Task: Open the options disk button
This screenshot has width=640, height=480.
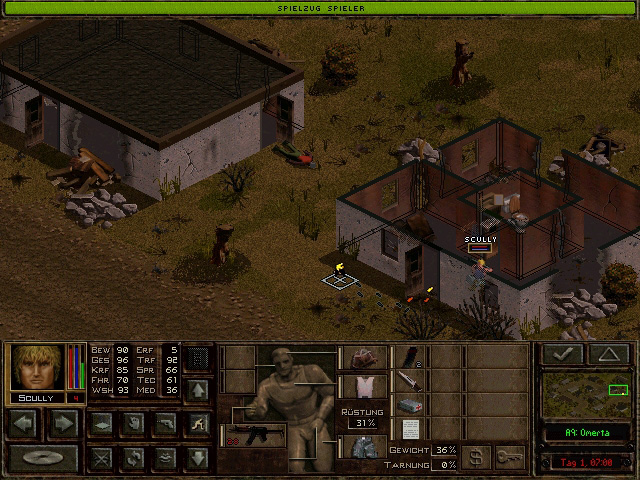Action: [x=43, y=459]
